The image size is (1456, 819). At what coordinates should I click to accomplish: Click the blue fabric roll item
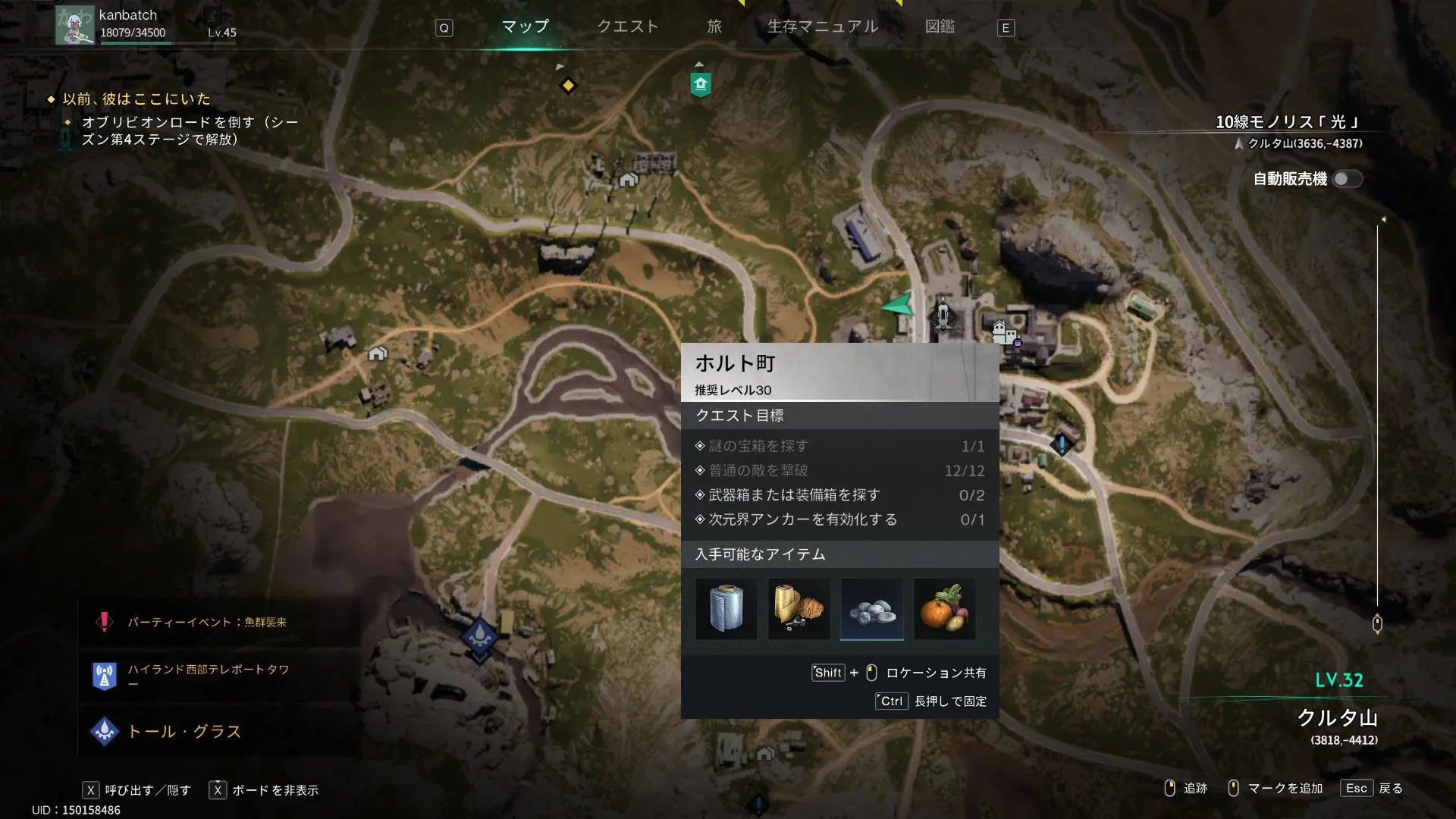(x=726, y=609)
